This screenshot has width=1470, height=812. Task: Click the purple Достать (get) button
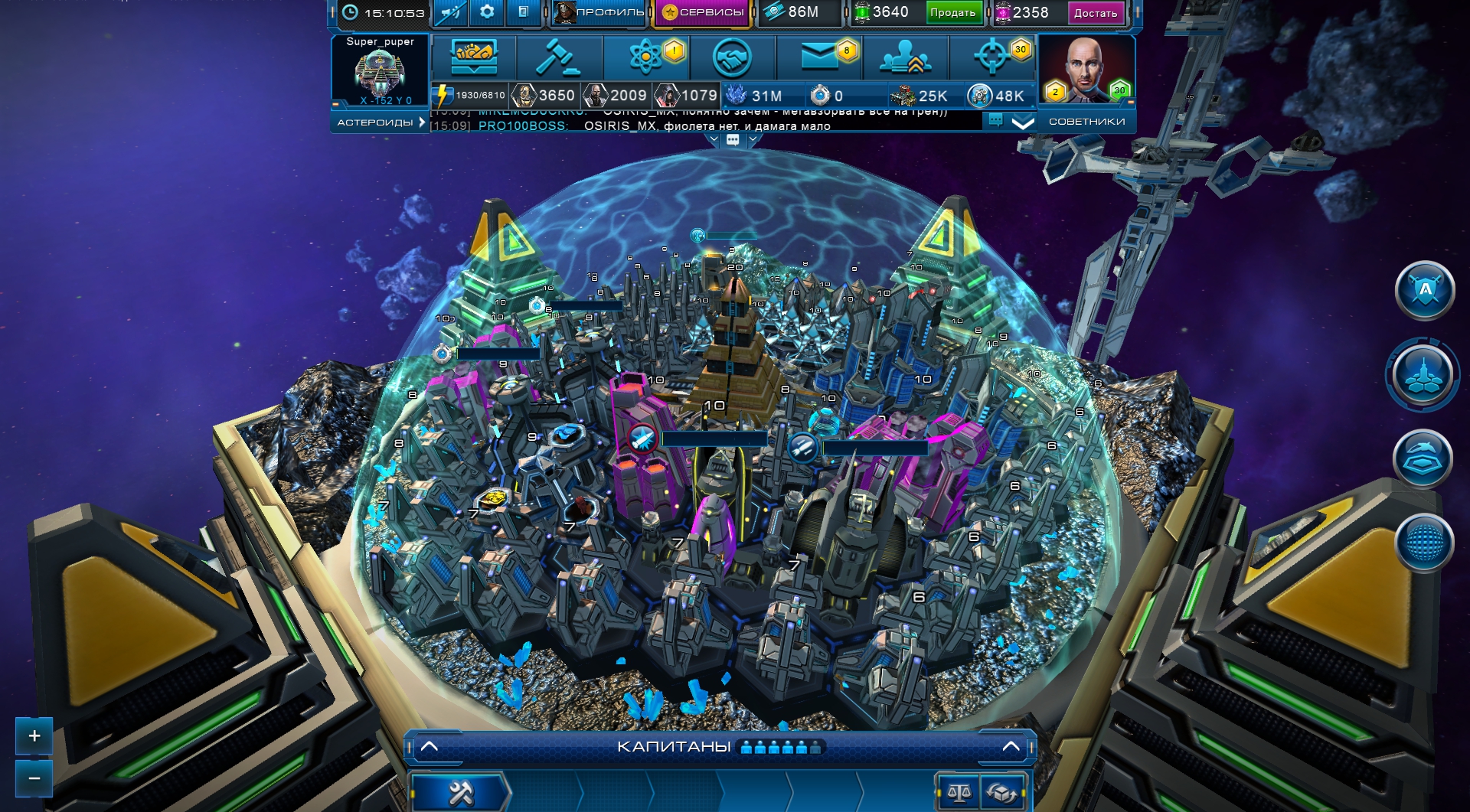click(x=1095, y=12)
